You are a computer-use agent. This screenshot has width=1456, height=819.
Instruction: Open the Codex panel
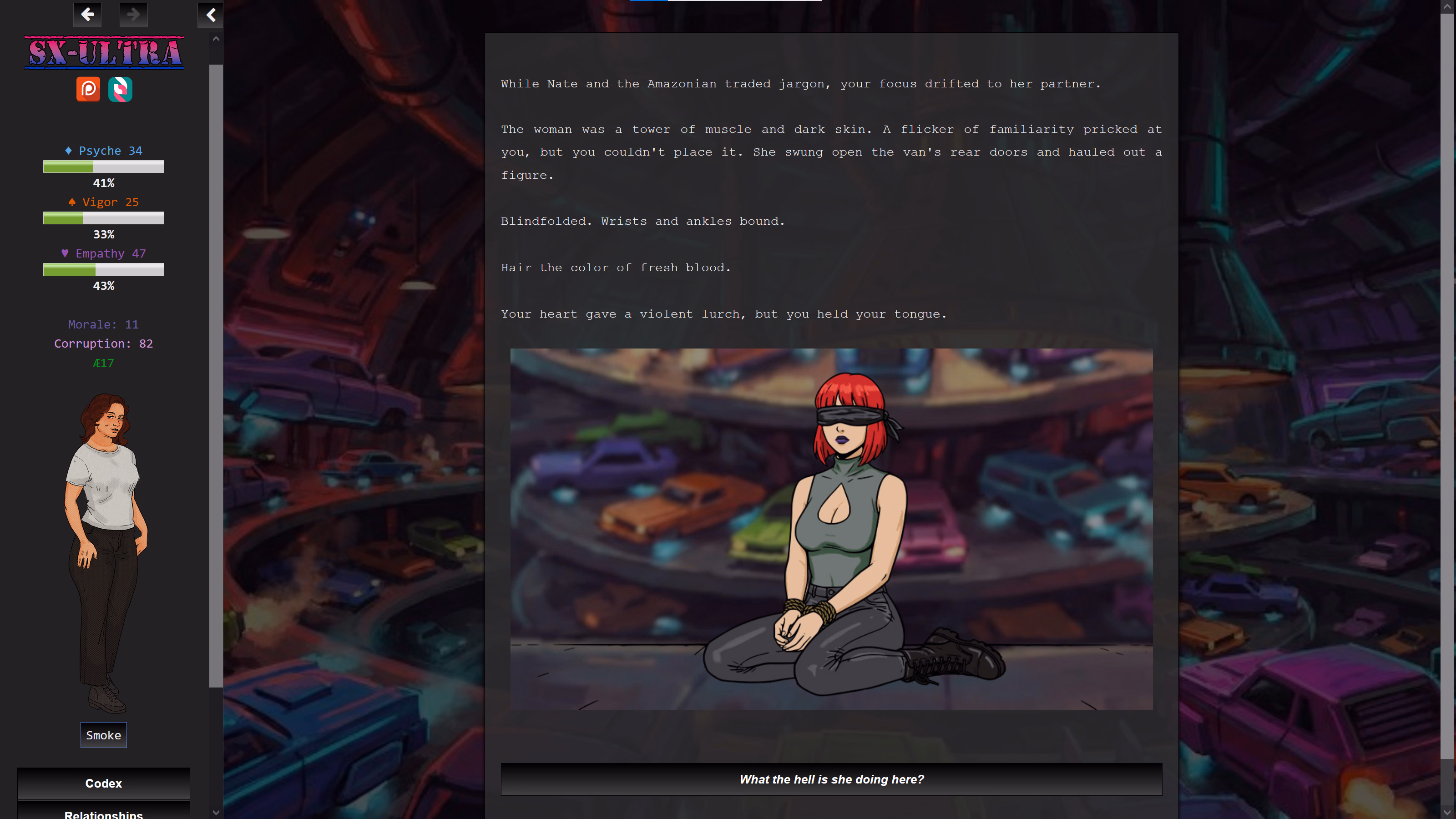103,784
